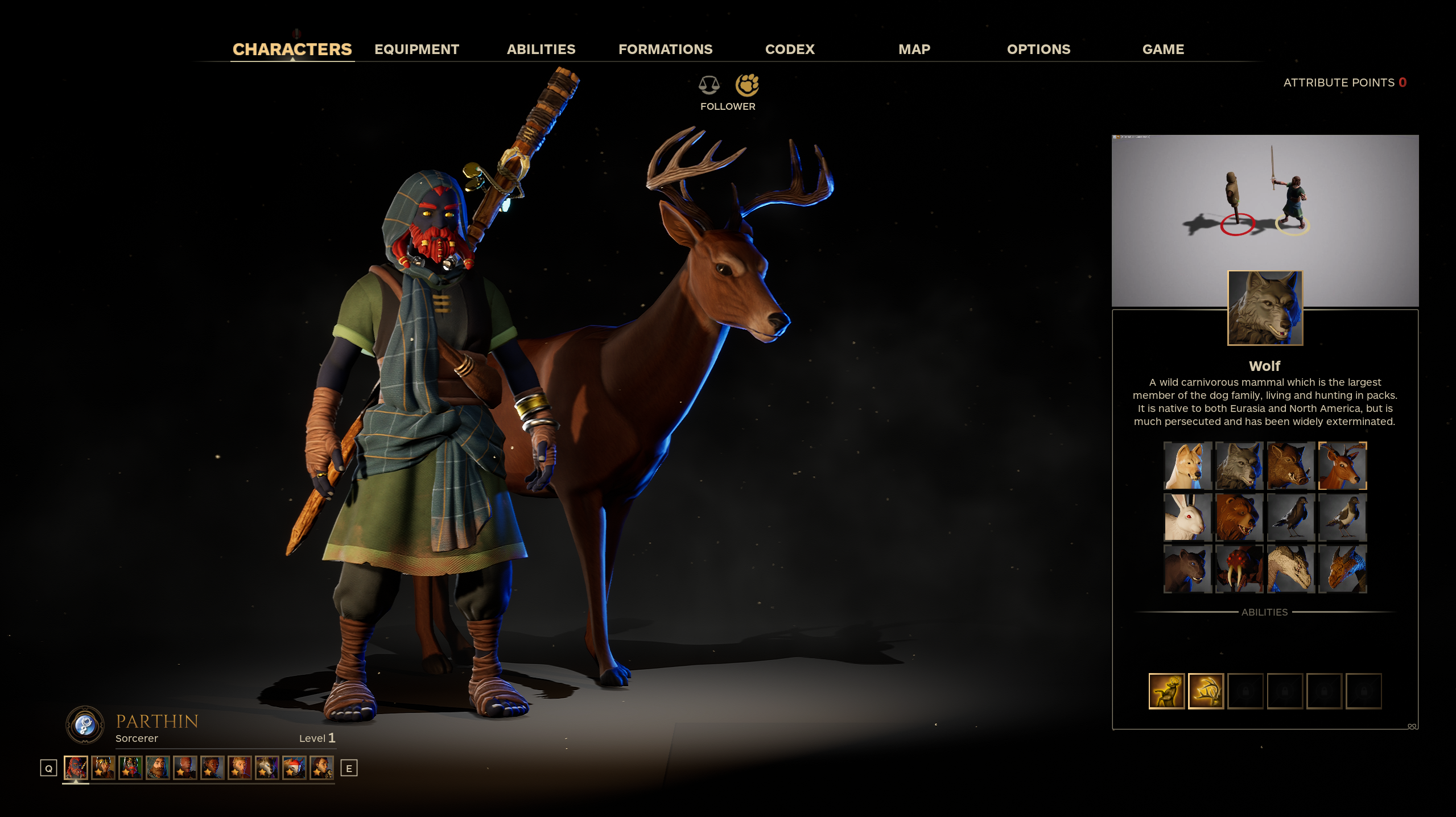Open the FORMATIONS screen

point(666,49)
